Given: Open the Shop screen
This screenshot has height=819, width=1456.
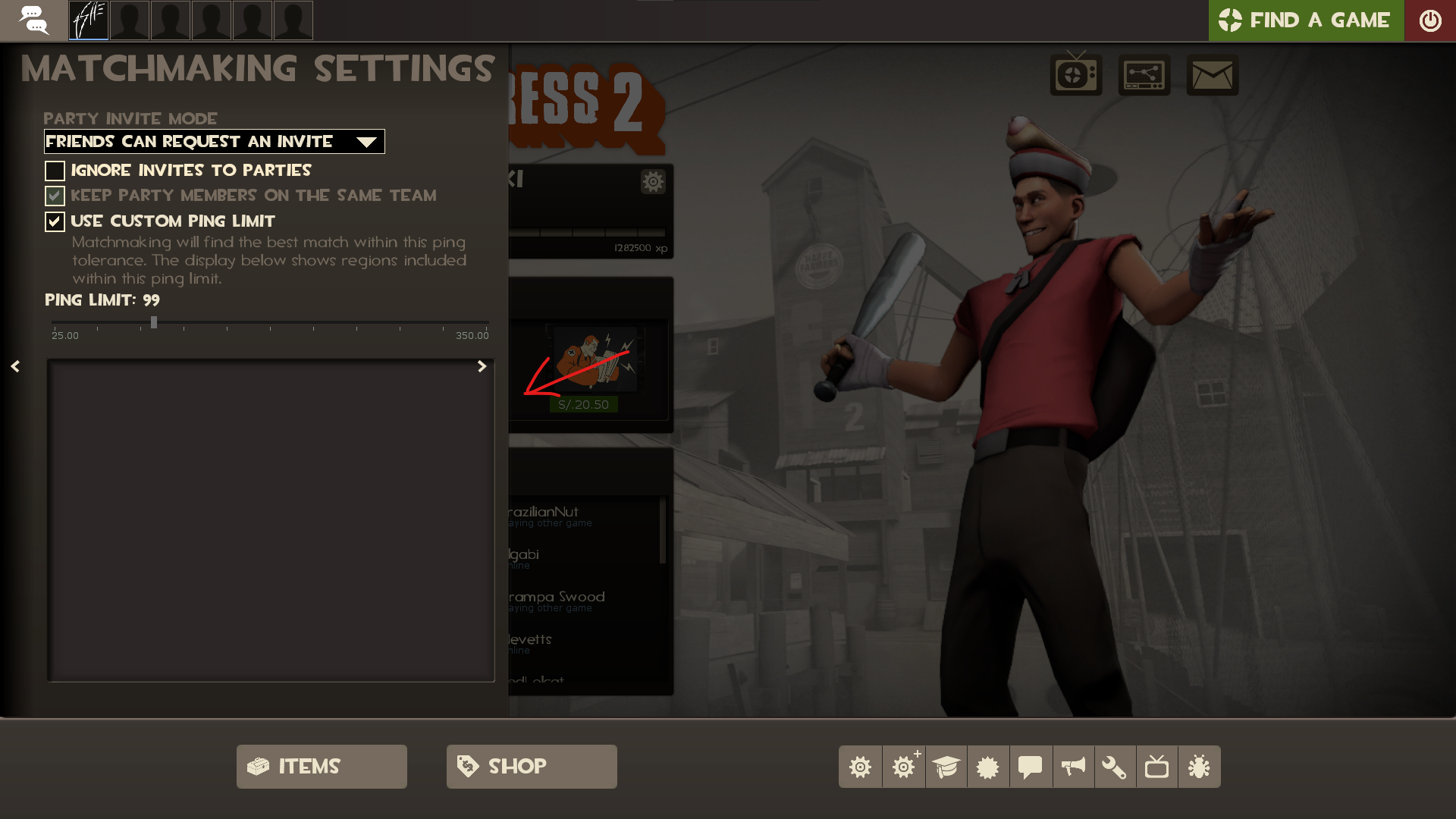Looking at the screenshot, I should click(x=531, y=766).
